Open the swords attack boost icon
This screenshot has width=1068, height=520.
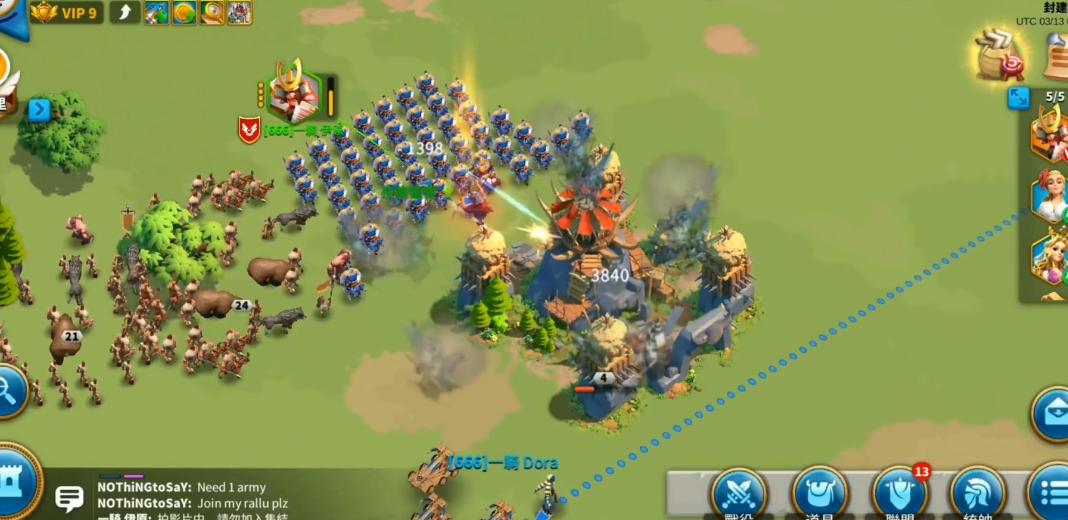(156, 13)
